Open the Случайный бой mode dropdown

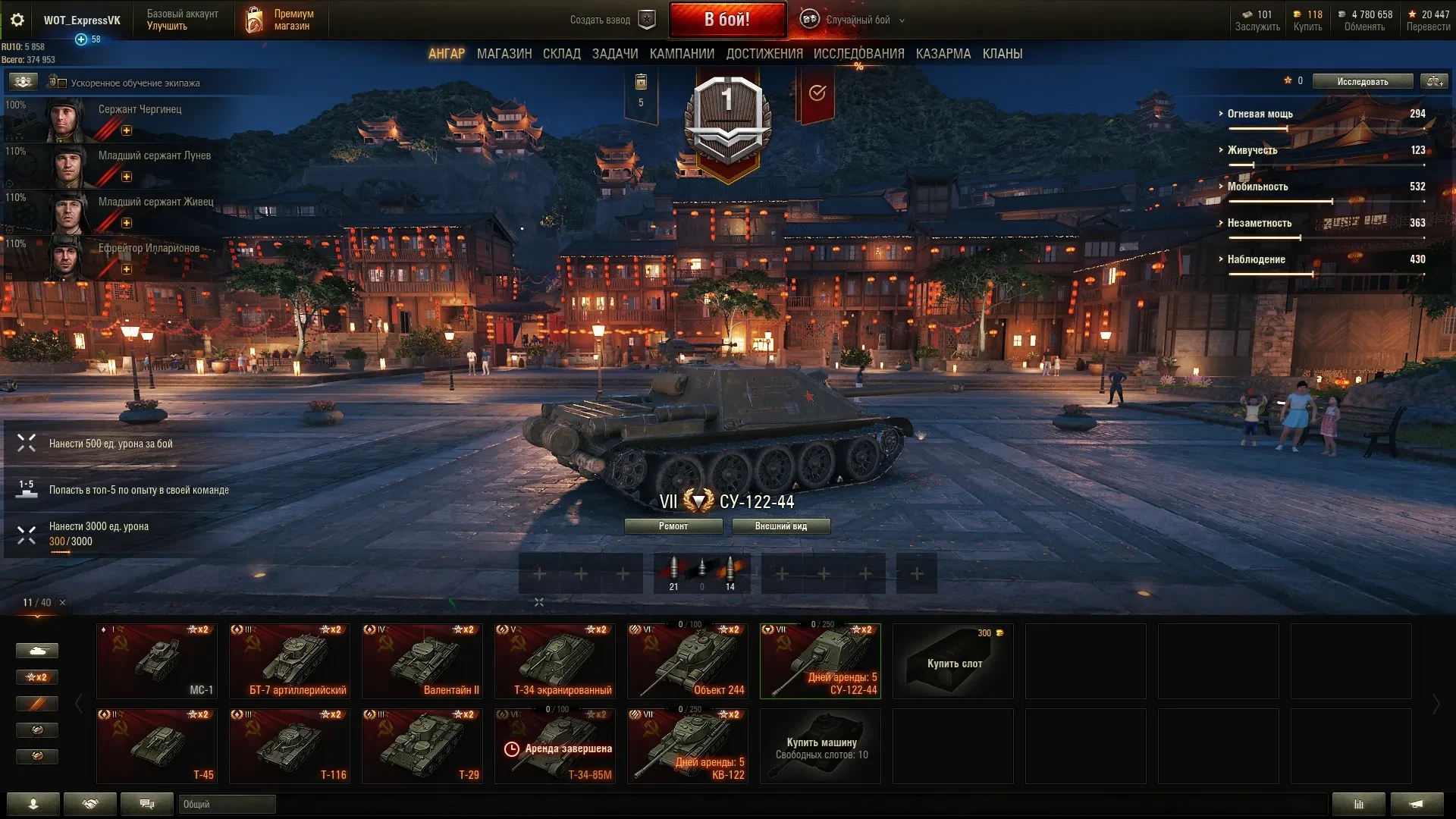(x=857, y=20)
